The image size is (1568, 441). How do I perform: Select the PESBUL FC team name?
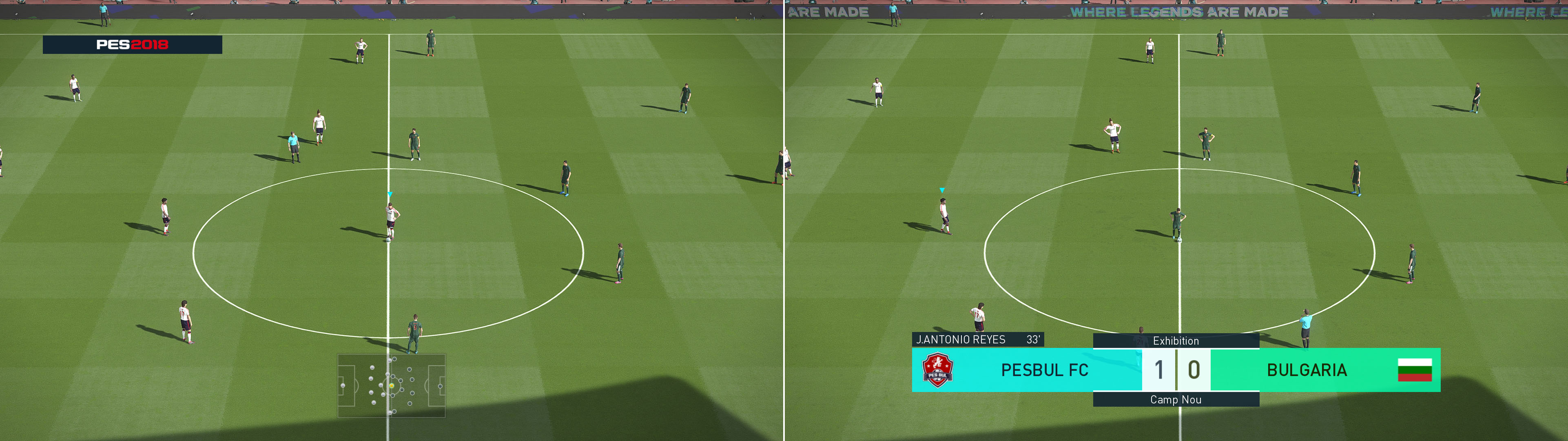click(1045, 370)
